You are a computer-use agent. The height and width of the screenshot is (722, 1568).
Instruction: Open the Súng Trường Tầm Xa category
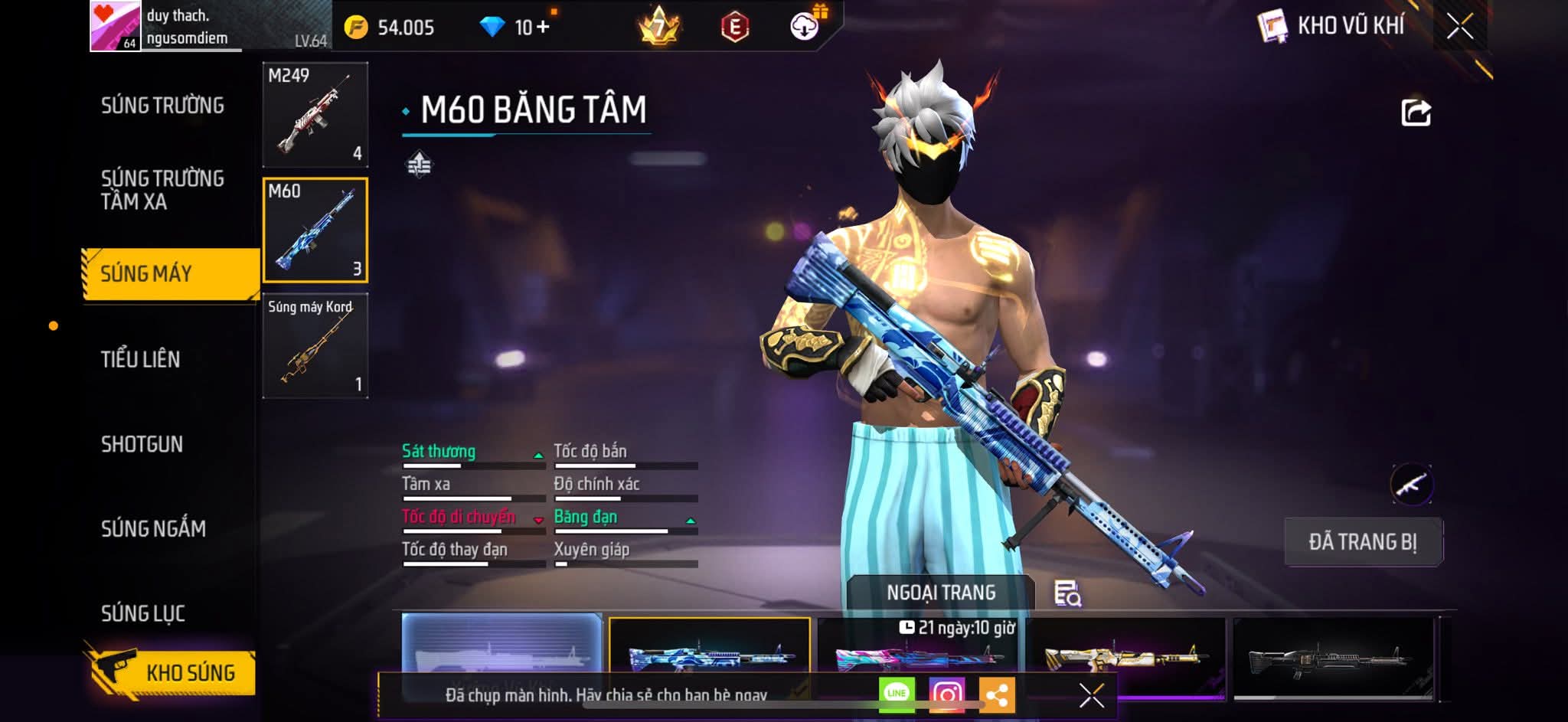click(x=162, y=190)
